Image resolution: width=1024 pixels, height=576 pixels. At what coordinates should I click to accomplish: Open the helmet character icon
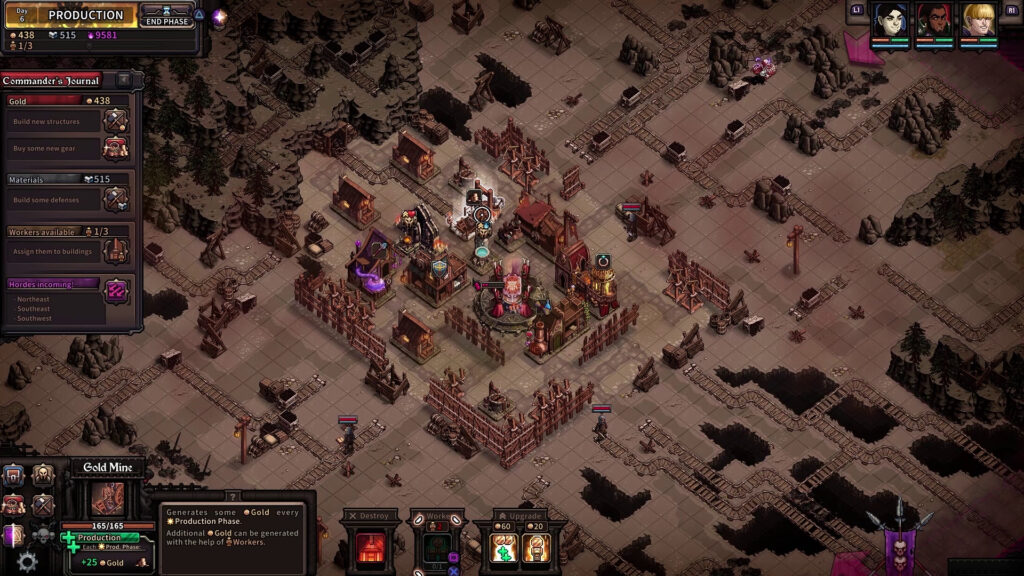coord(43,476)
